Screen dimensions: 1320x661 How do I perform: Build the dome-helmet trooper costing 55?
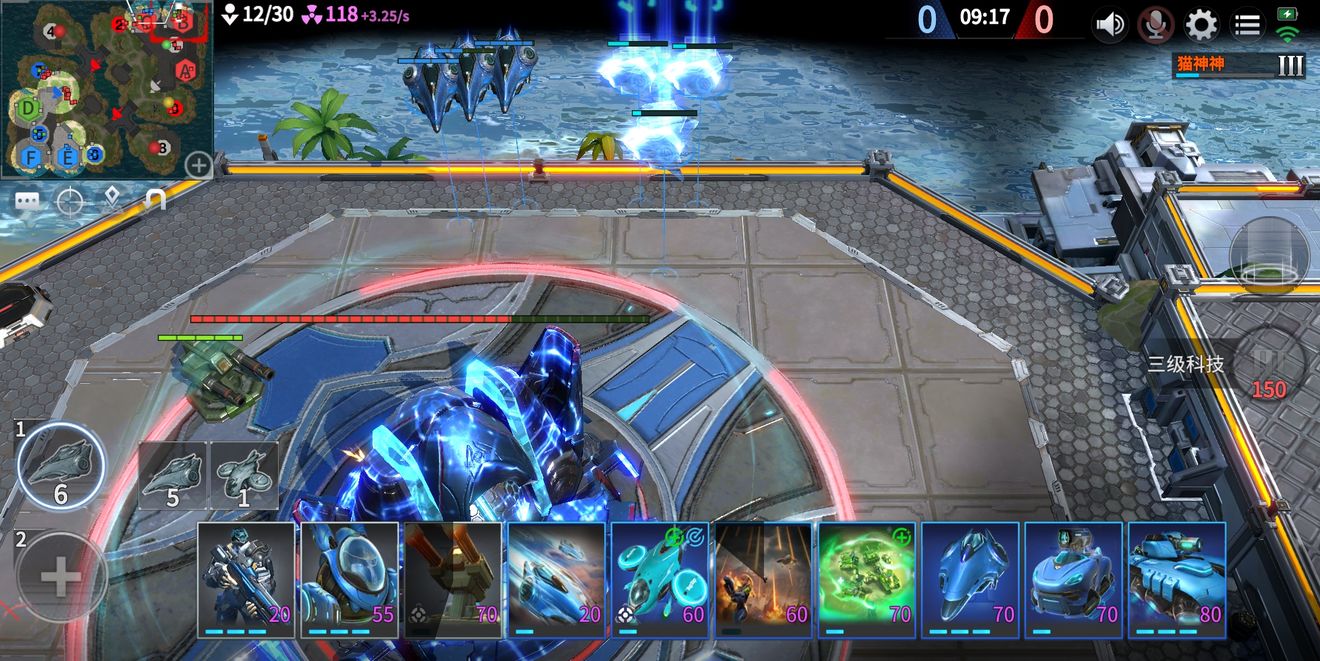[350, 580]
